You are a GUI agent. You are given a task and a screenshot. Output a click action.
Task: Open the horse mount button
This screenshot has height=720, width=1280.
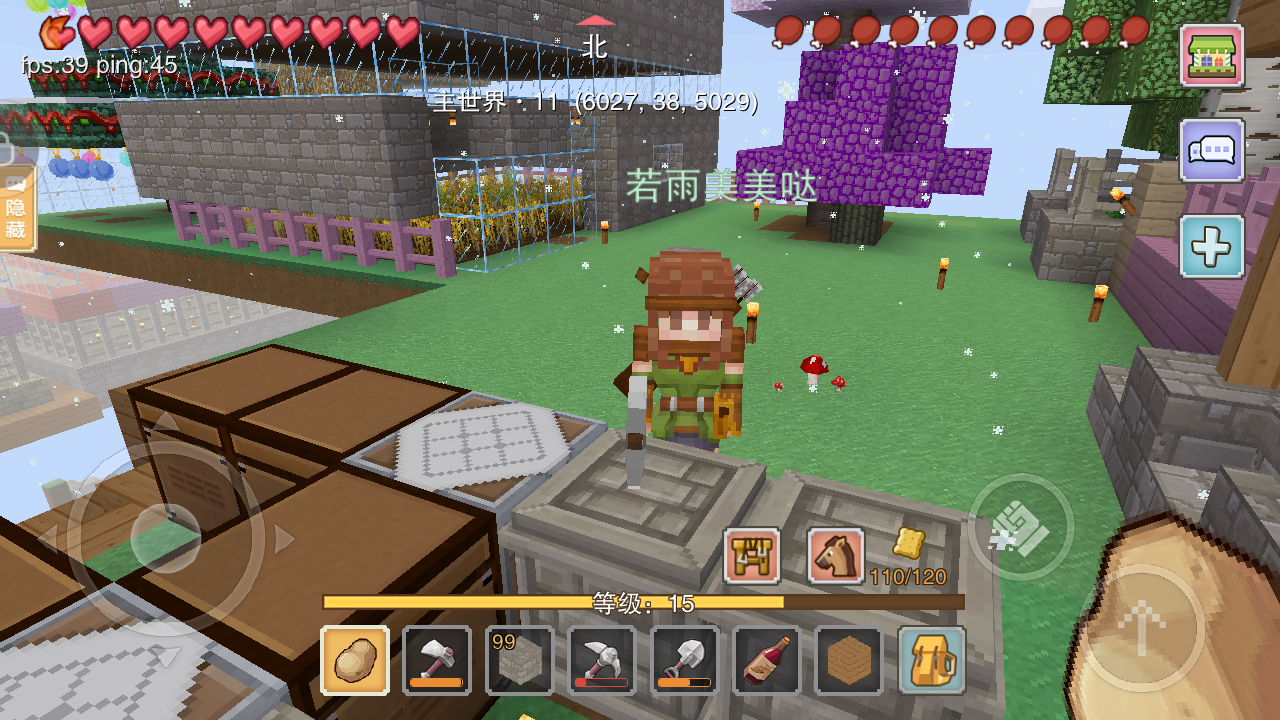tap(836, 556)
